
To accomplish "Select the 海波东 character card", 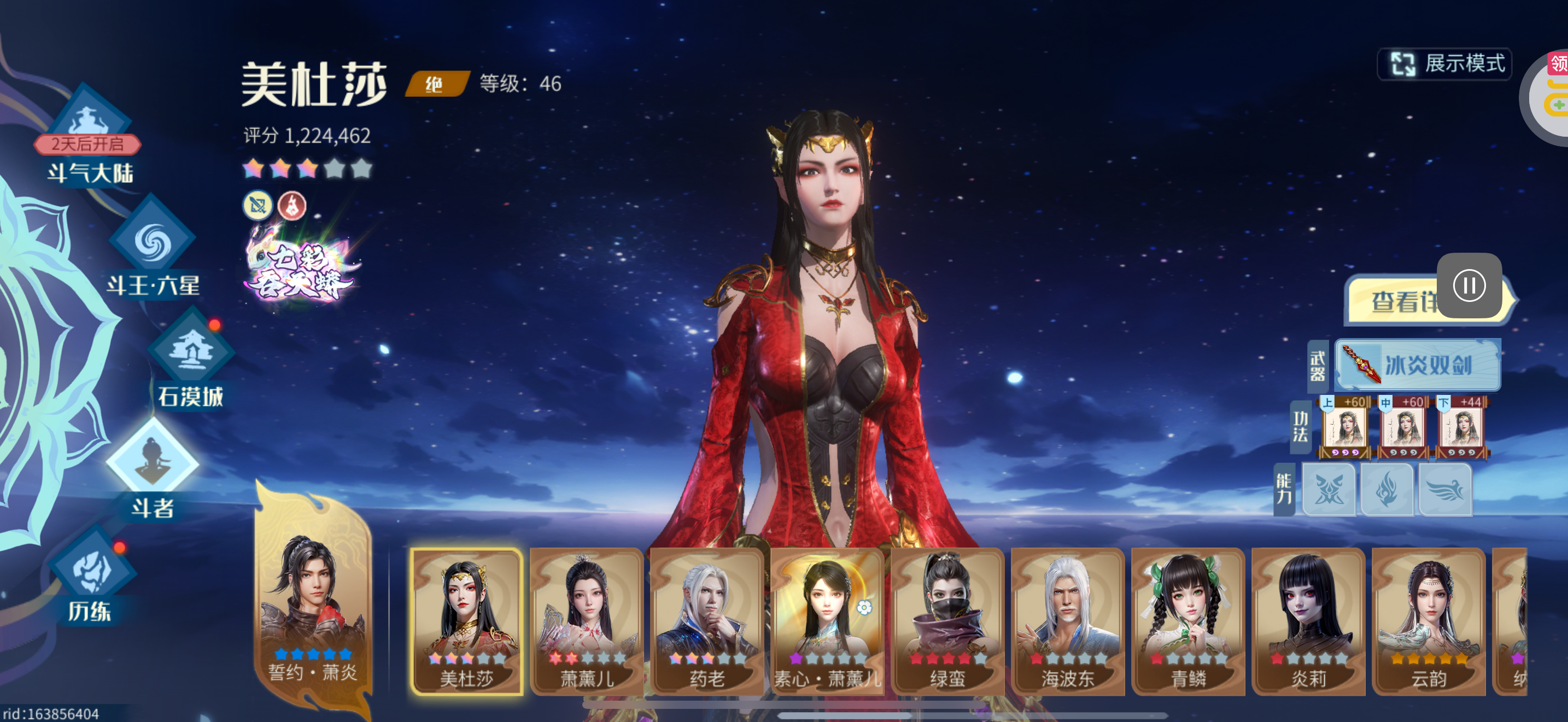I will (1067, 621).
